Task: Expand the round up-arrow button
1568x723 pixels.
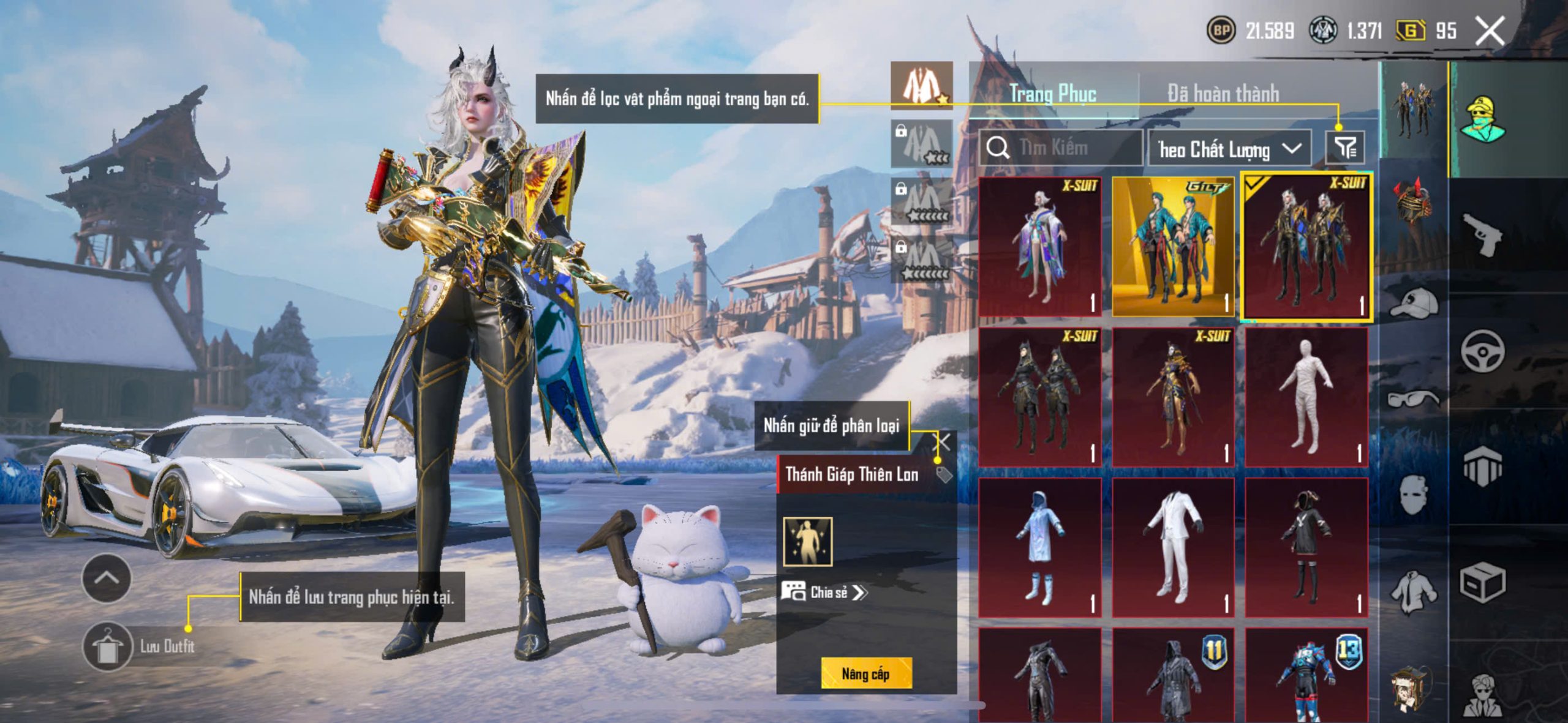Action: pyautogui.click(x=106, y=579)
